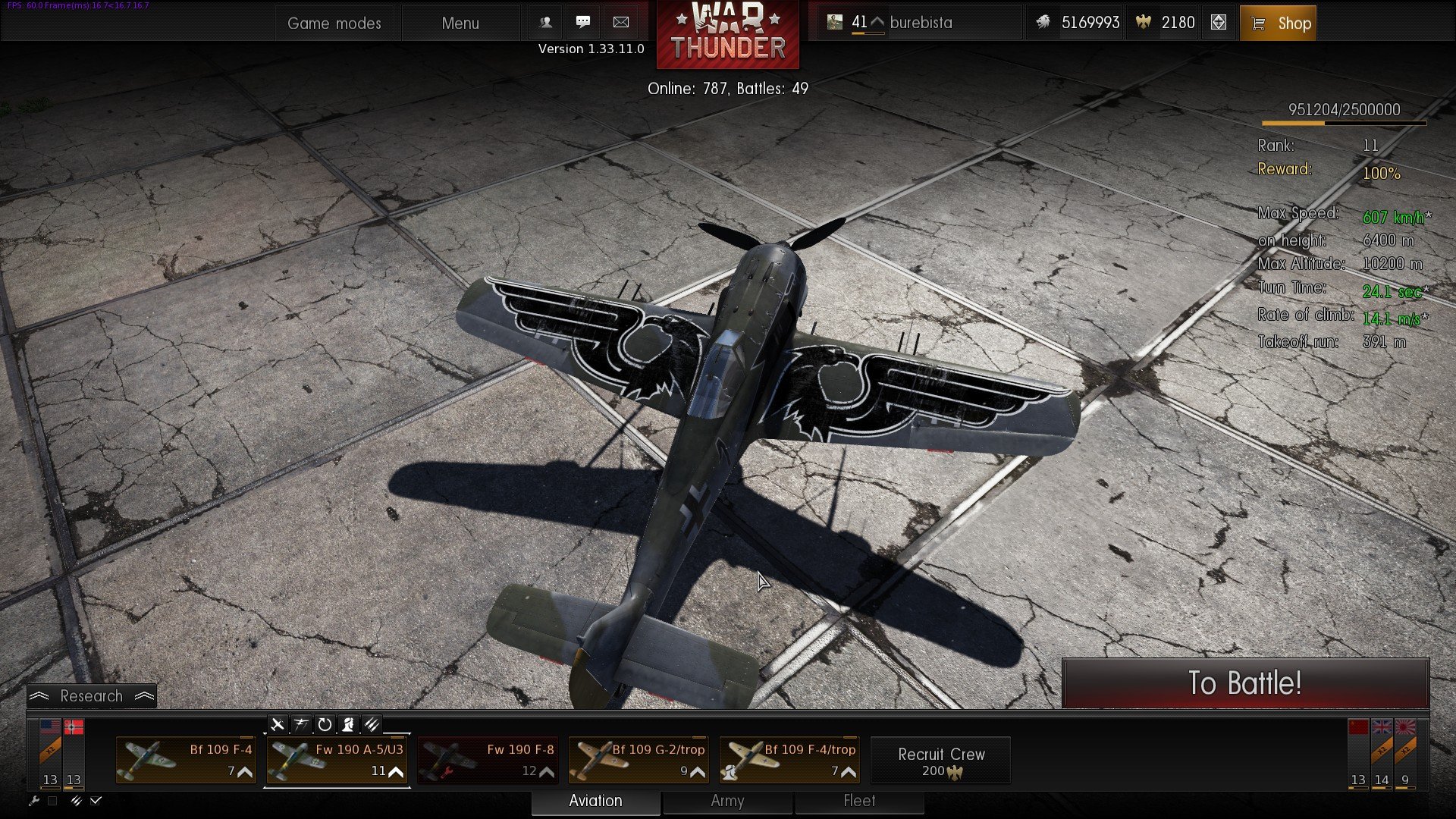Expand the Research panel
Viewport: 1456px width, 819px height.
tap(92, 696)
